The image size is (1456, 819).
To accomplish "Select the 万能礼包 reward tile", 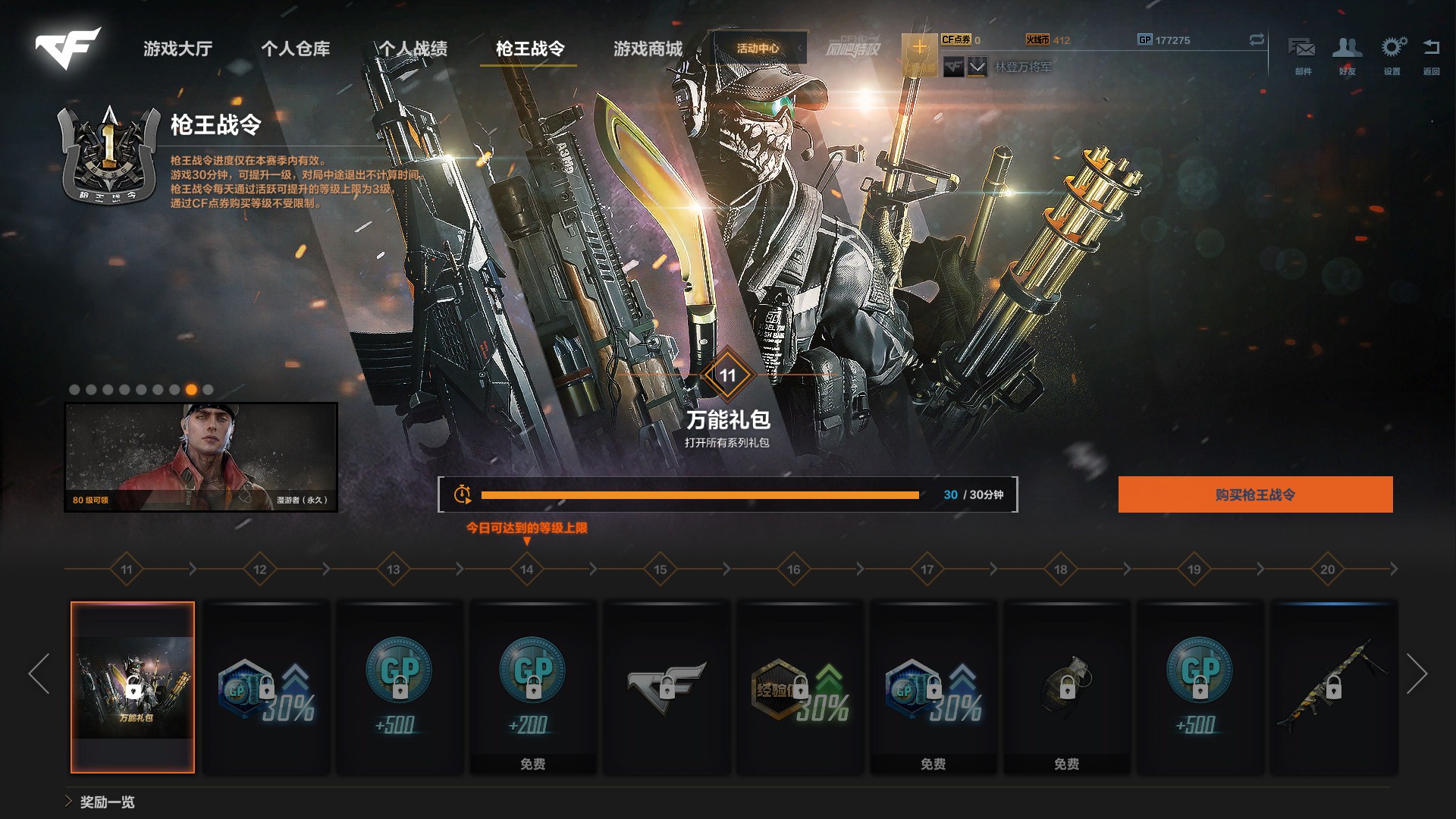I will click(133, 687).
